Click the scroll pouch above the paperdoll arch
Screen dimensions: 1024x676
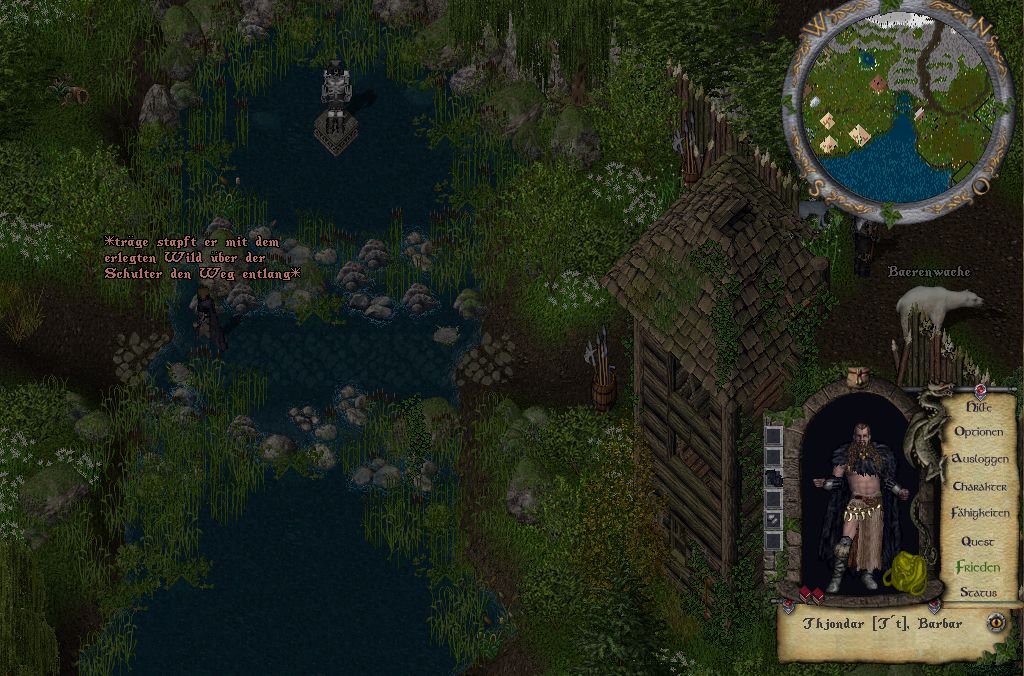[x=857, y=378]
